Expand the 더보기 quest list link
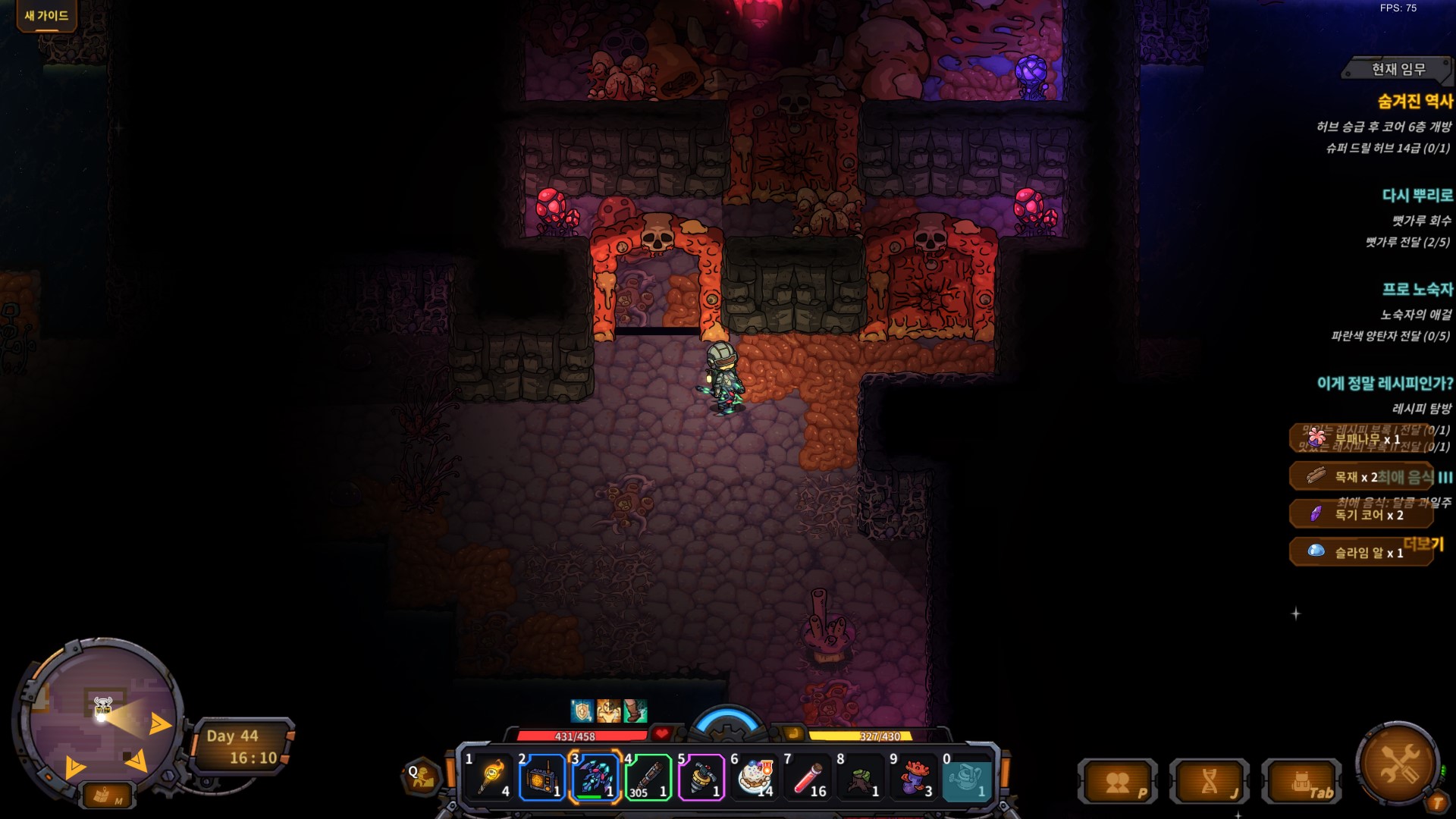Image resolution: width=1456 pixels, height=819 pixels. (1423, 544)
